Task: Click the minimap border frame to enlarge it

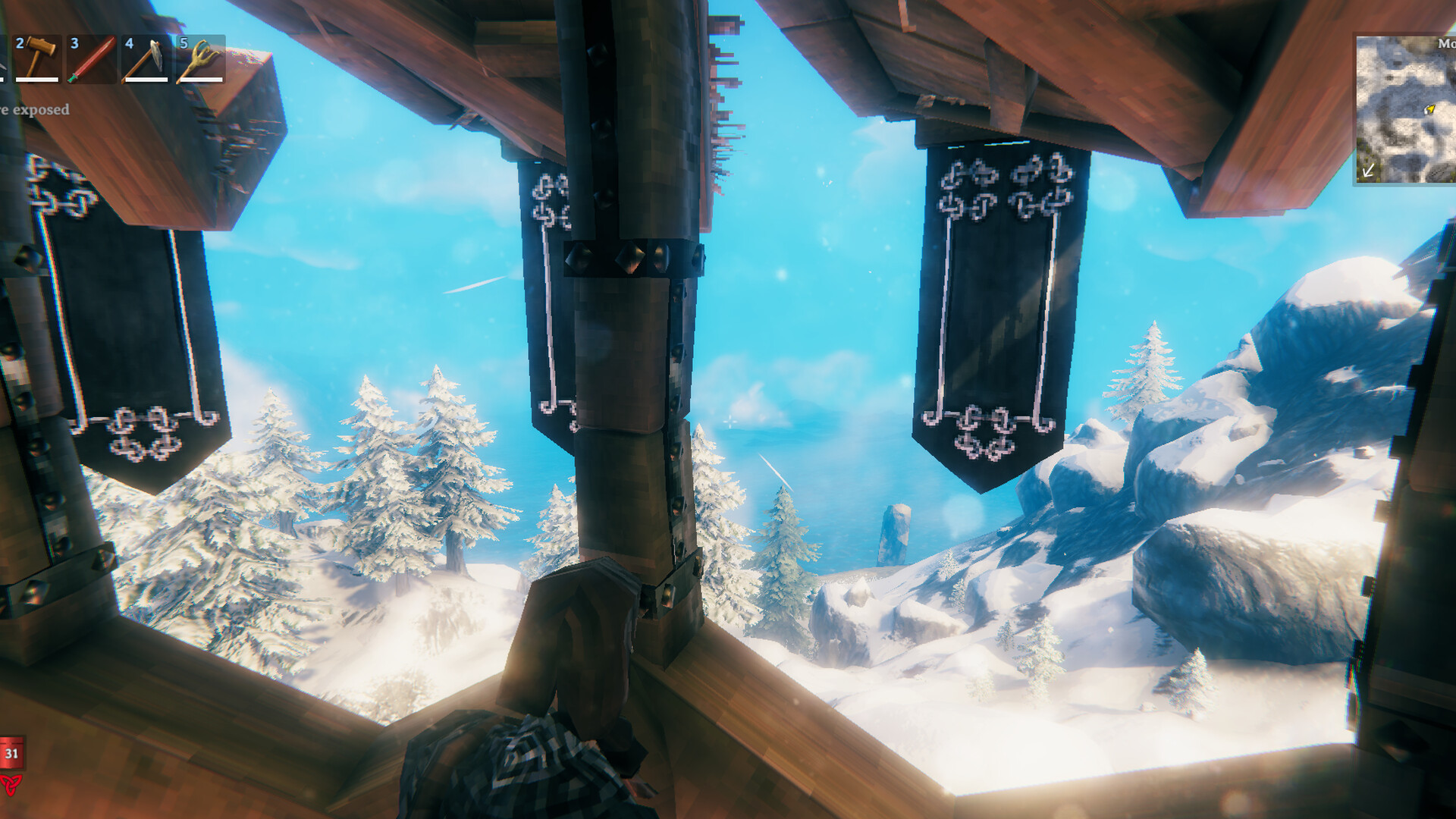Action: click(1356, 106)
